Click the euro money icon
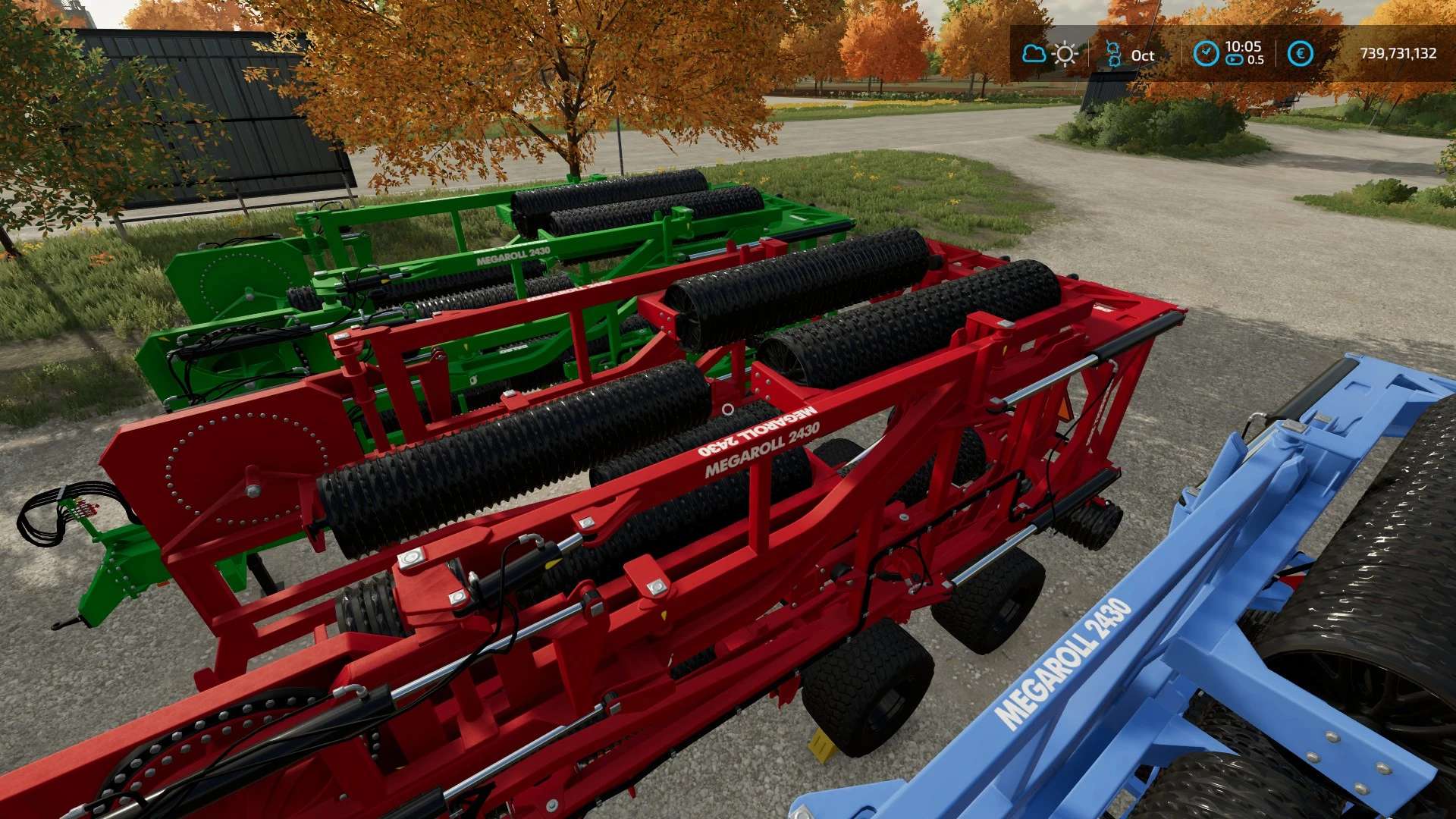The height and width of the screenshot is (819, 1456). (x=1300, y=53)
